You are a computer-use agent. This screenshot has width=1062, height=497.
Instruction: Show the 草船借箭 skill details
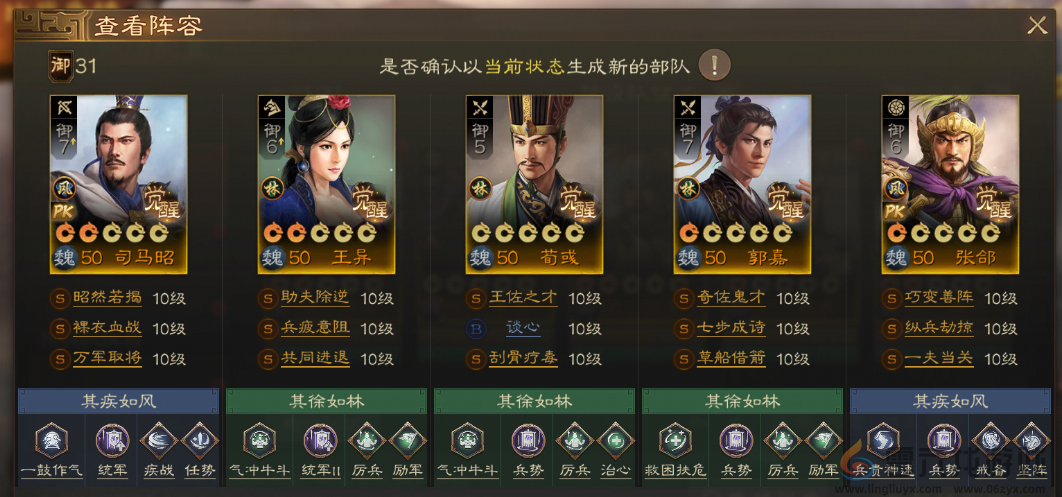[x=731, y=358]
